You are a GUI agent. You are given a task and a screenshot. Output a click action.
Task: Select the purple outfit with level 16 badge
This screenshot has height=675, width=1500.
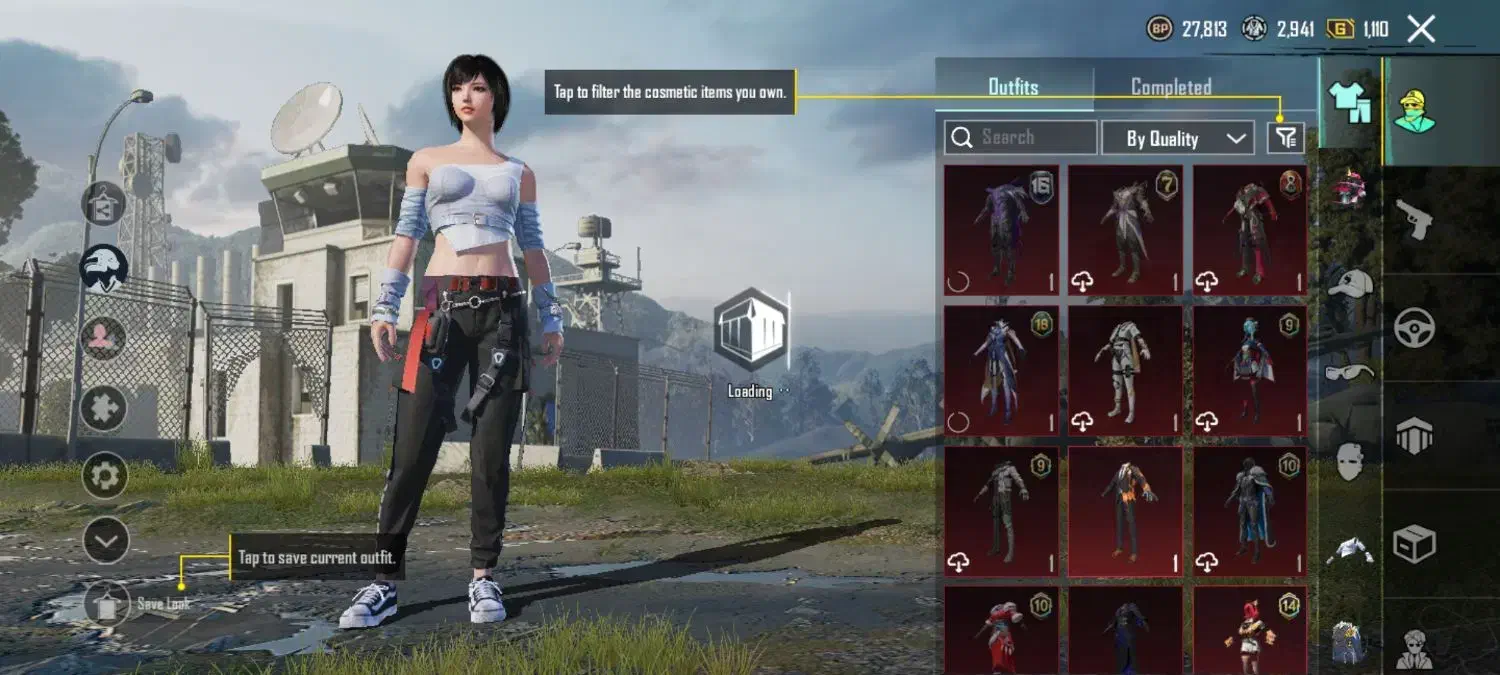[1001, 230]
